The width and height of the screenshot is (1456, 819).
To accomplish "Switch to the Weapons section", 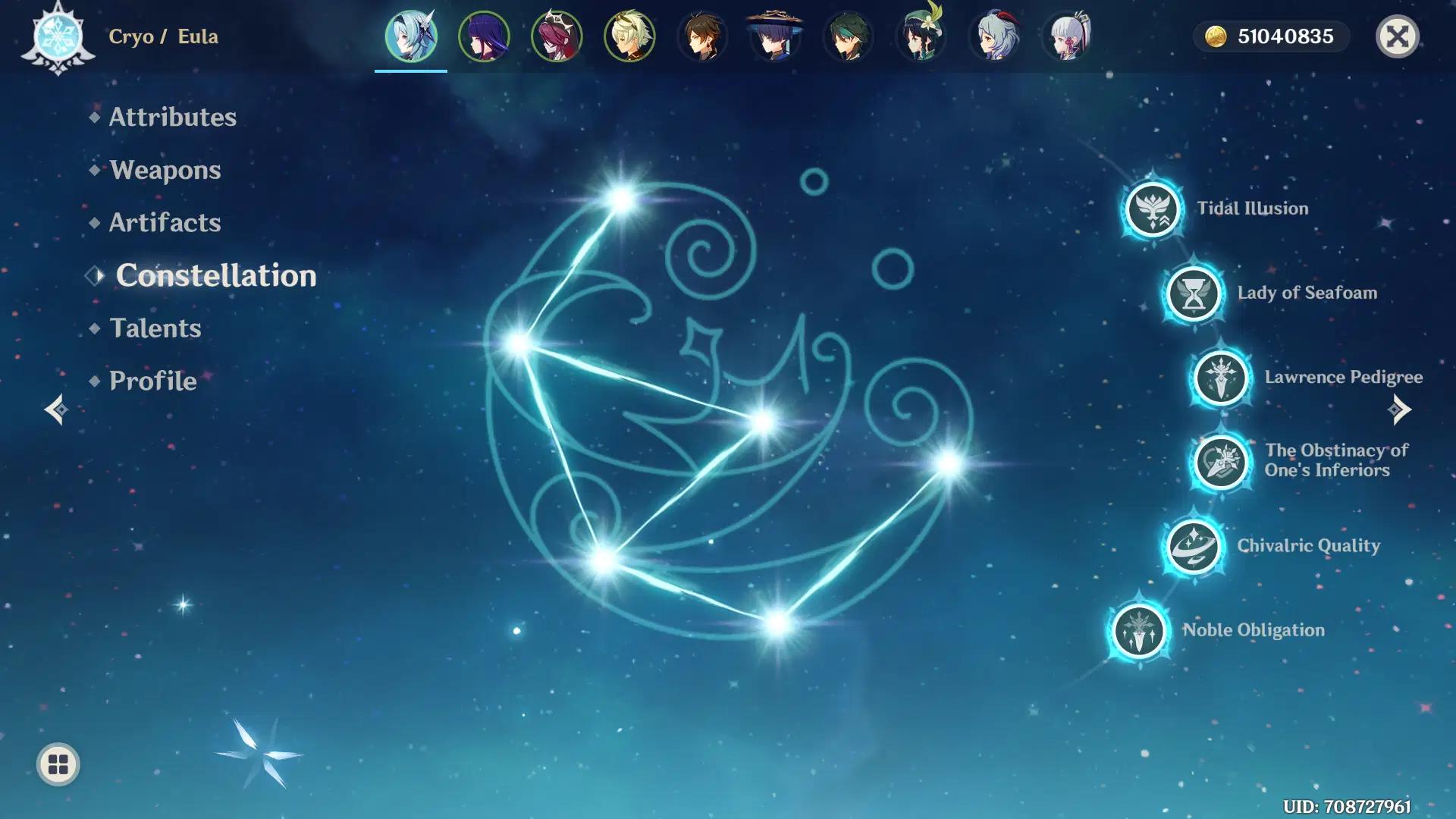I will [165, 170].
